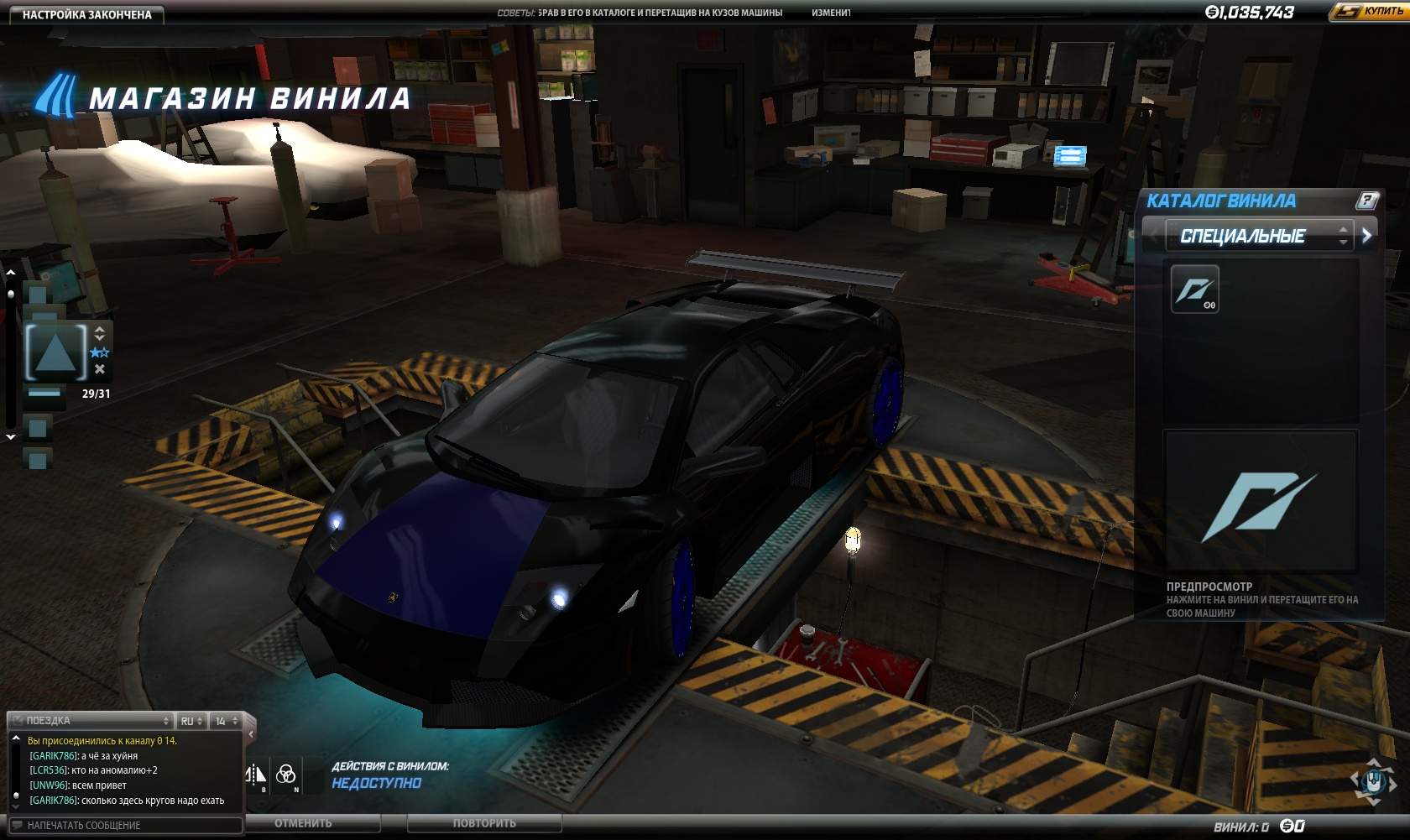The width and height of the screenshot is (1410, 840).
Task: Click the 'Отменить' undo button
Action: (303, 823)
